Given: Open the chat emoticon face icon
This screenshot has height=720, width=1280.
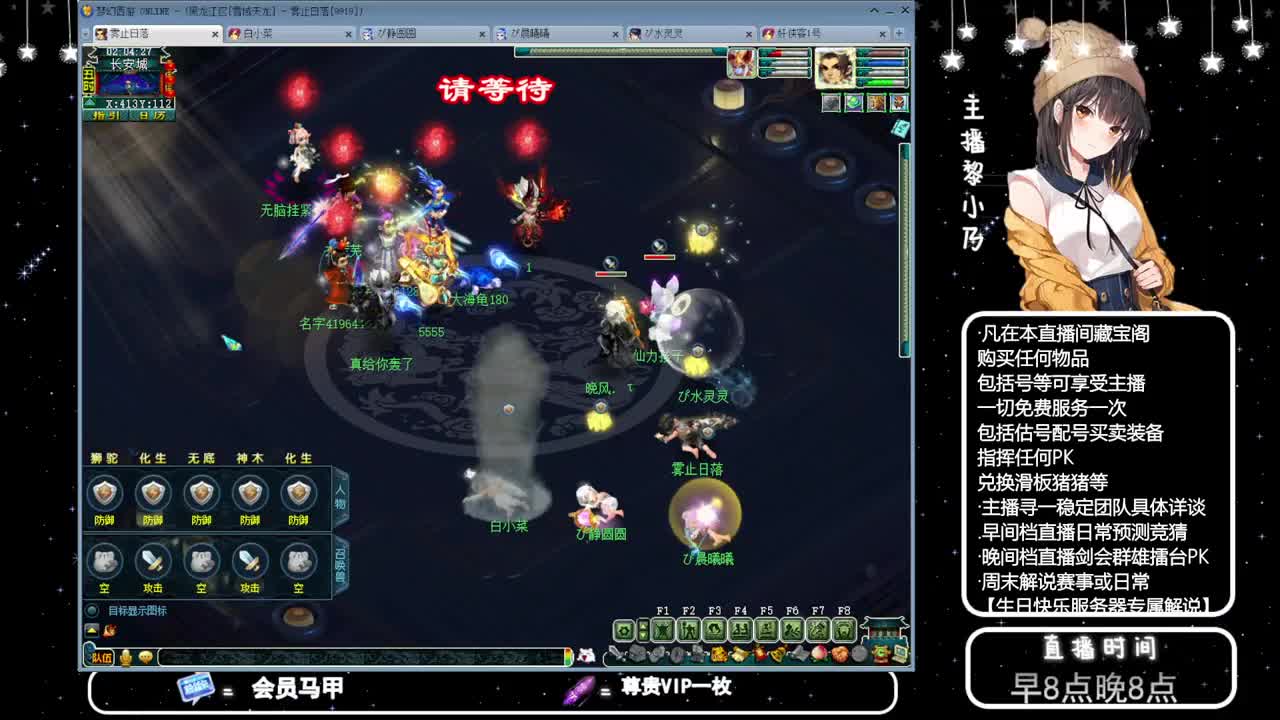Looking at the screenshot, I should click(x=145, y=657).
